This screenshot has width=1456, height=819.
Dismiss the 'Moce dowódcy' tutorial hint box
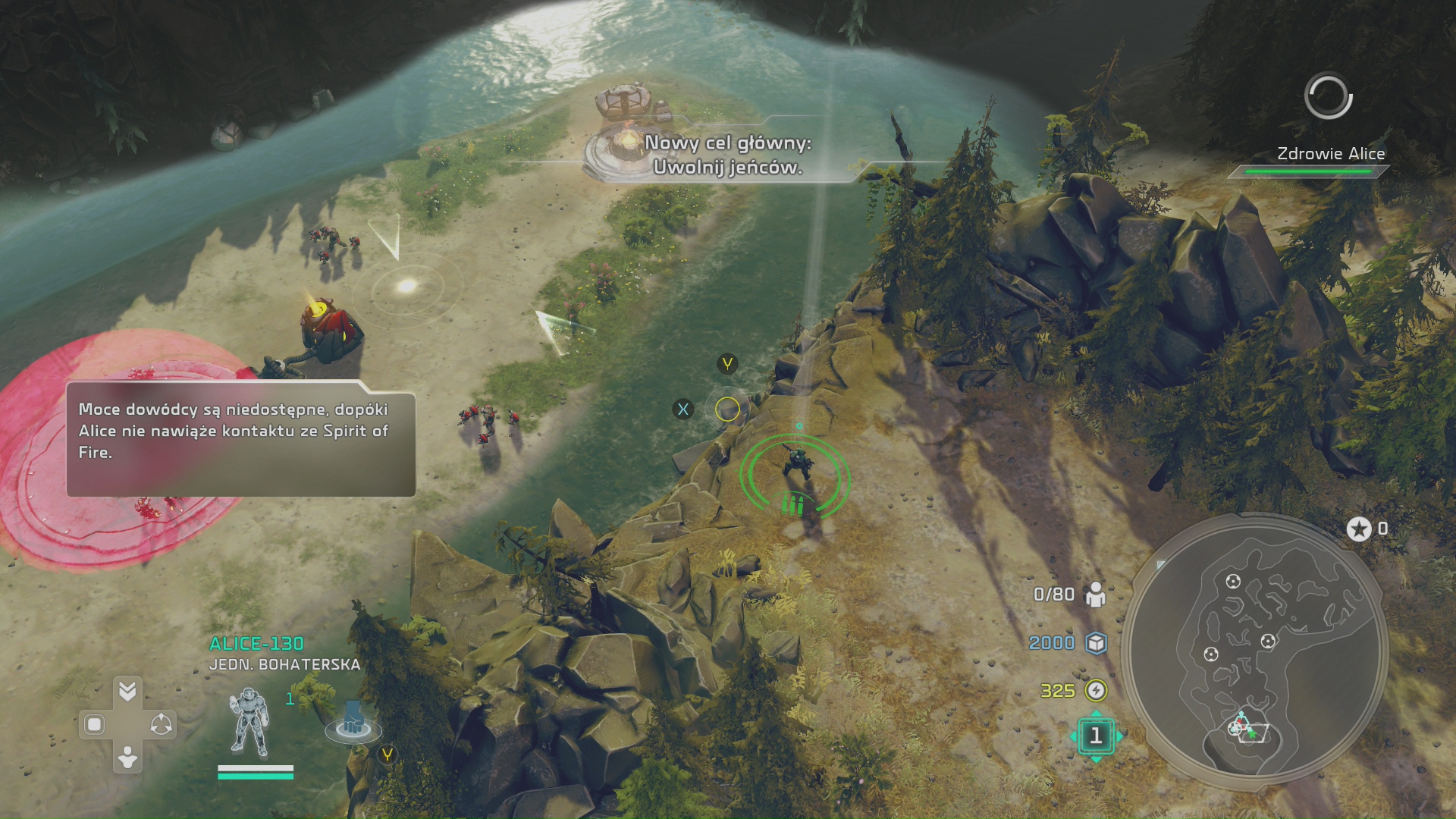pos(240,439)
